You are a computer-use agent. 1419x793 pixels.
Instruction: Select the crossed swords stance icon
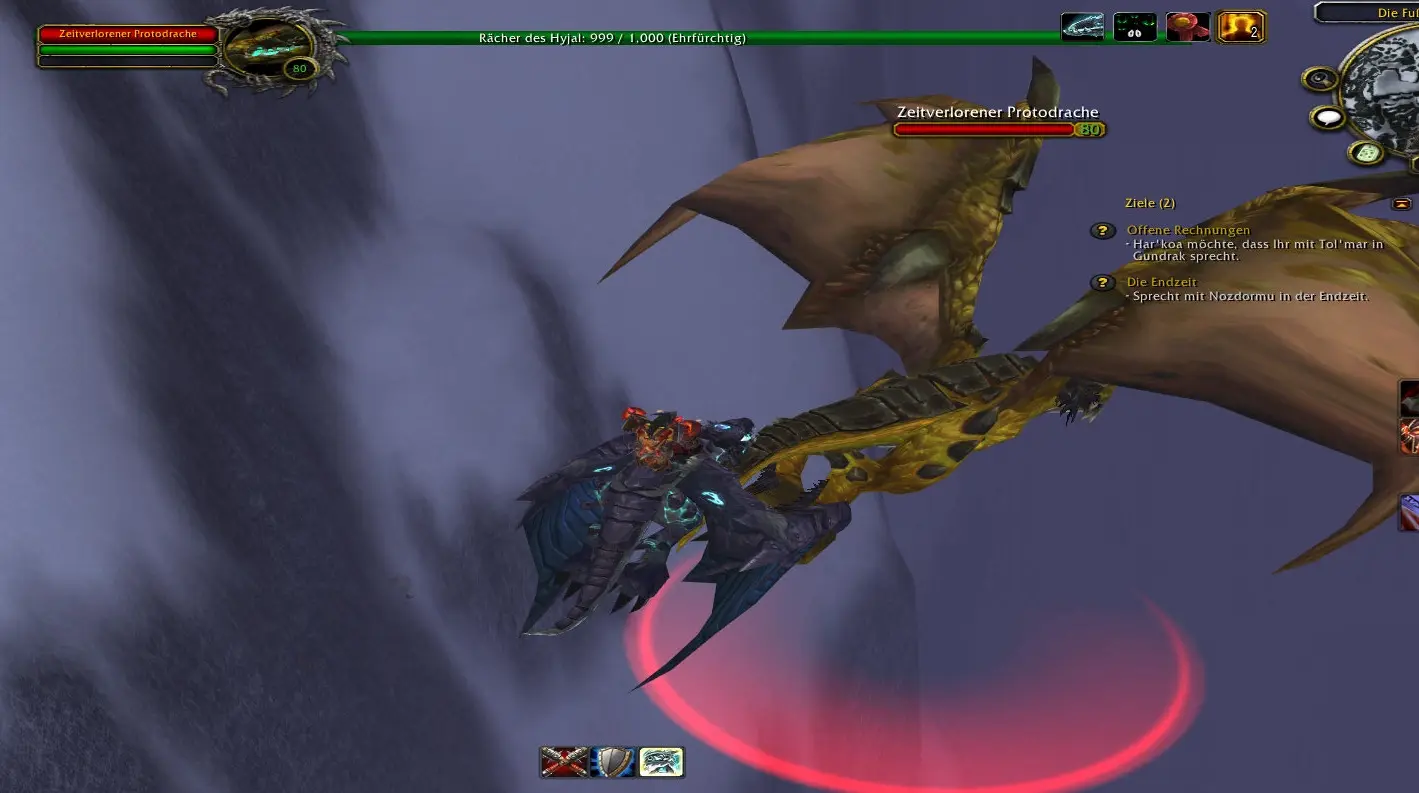(563, 762)
